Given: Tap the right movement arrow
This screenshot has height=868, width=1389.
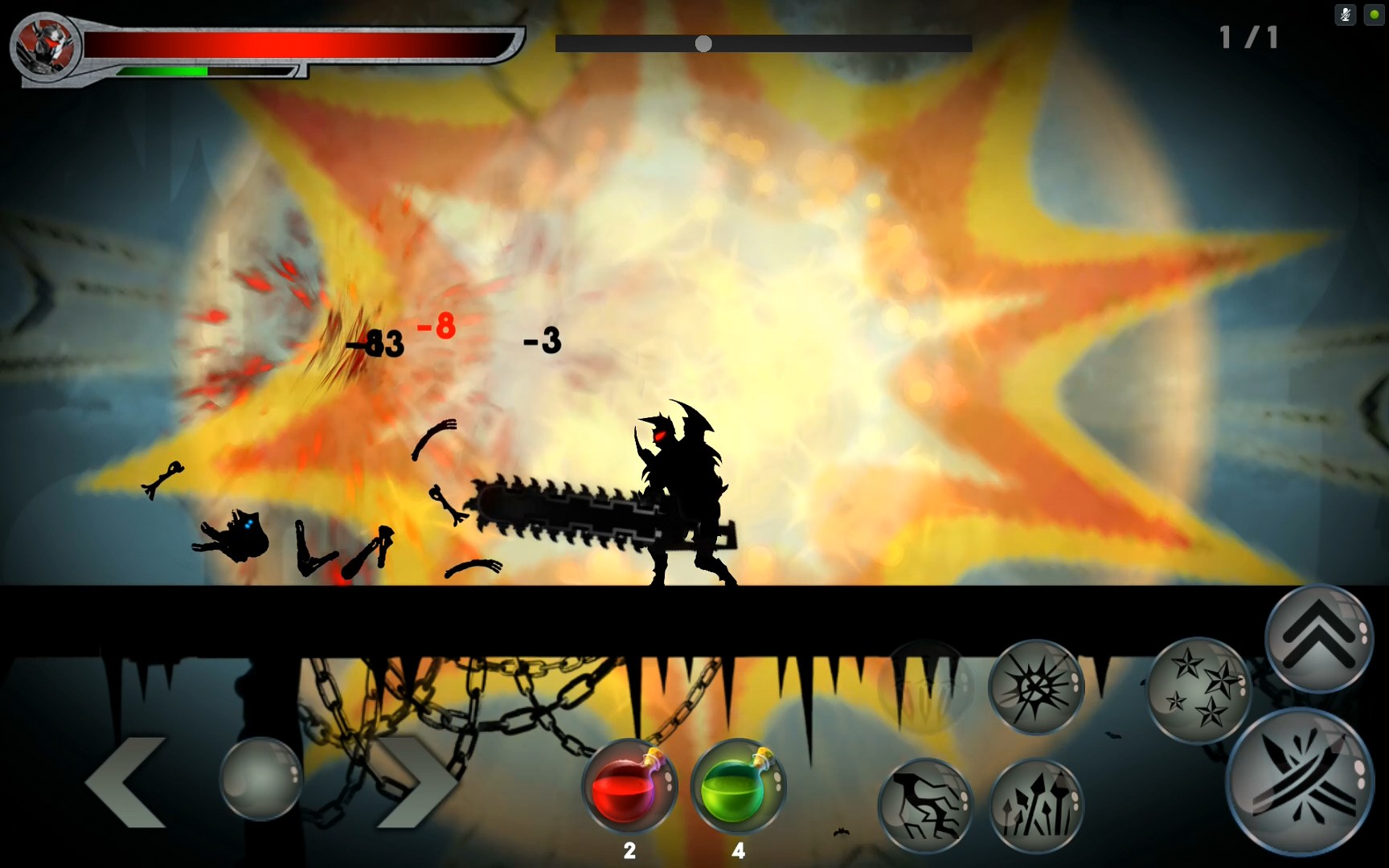Looking at the screenshot, I should click(415, 781).
